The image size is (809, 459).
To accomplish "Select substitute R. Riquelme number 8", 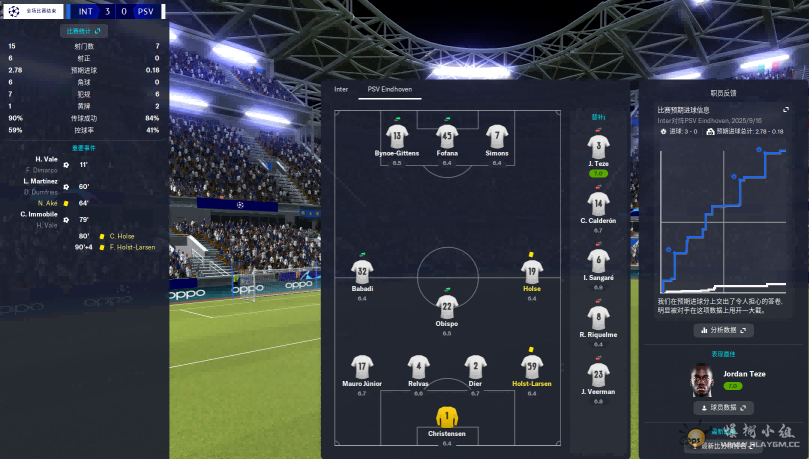I will [x=598, y=318].
